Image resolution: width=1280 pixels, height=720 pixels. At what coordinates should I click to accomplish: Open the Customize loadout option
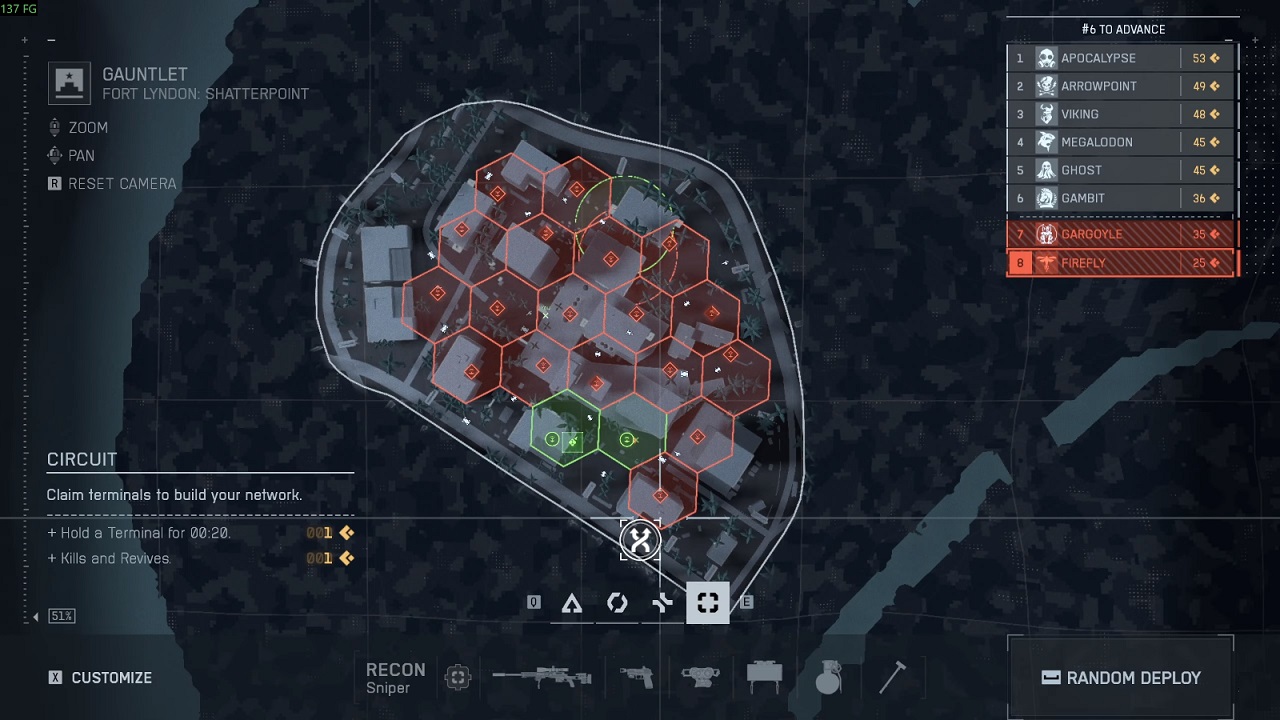[101, 678]
